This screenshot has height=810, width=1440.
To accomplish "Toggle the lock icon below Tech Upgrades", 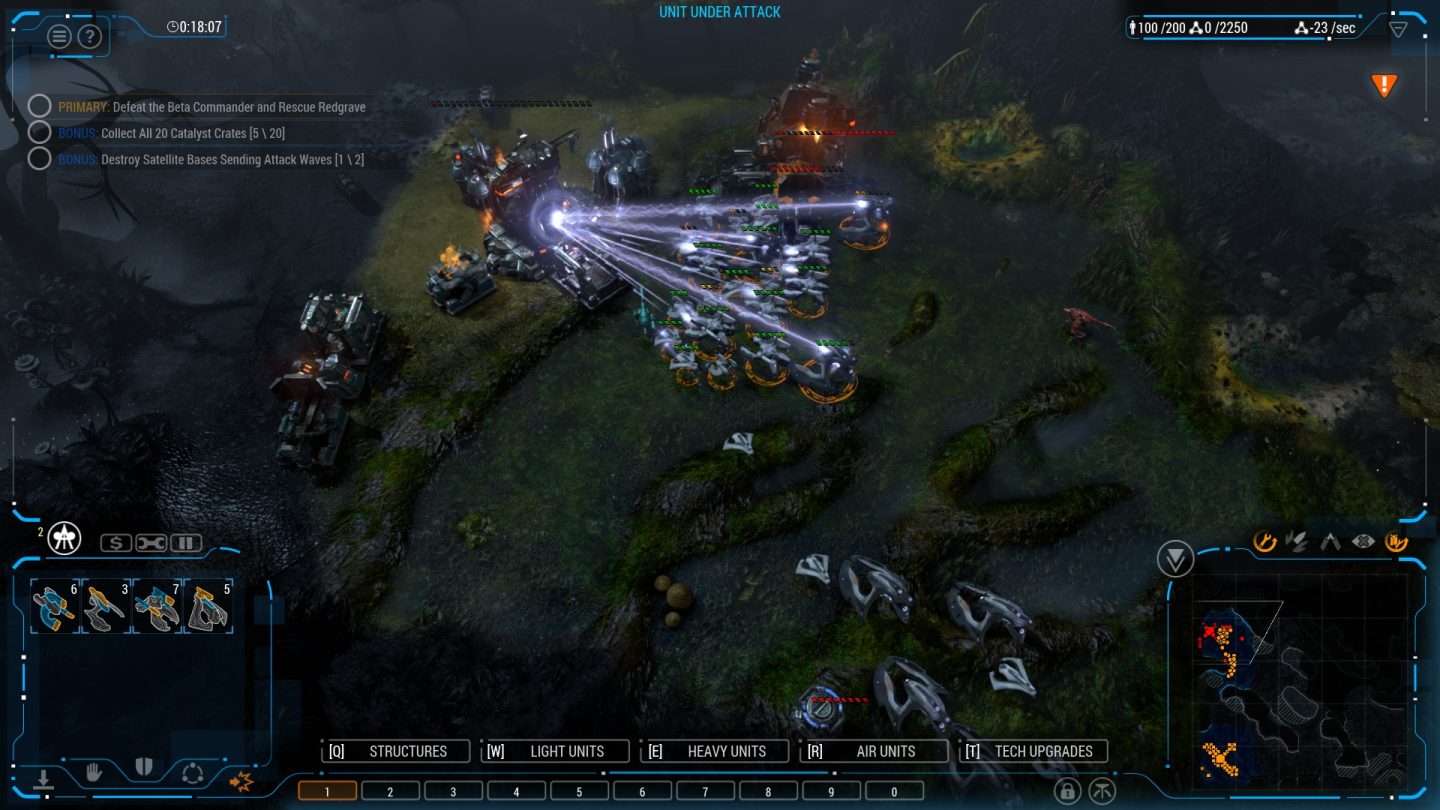I will point(1068,790).
